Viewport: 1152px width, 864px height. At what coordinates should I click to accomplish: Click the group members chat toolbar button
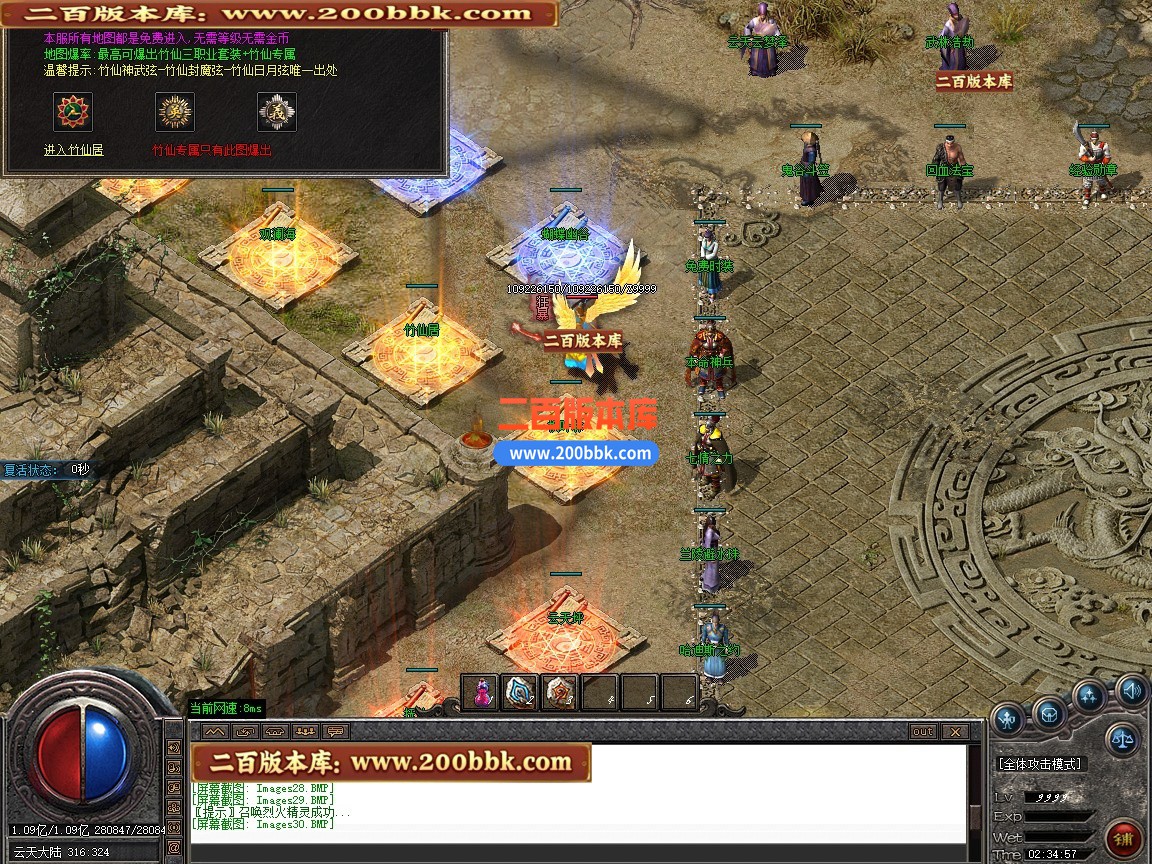[x=304, y=732]
